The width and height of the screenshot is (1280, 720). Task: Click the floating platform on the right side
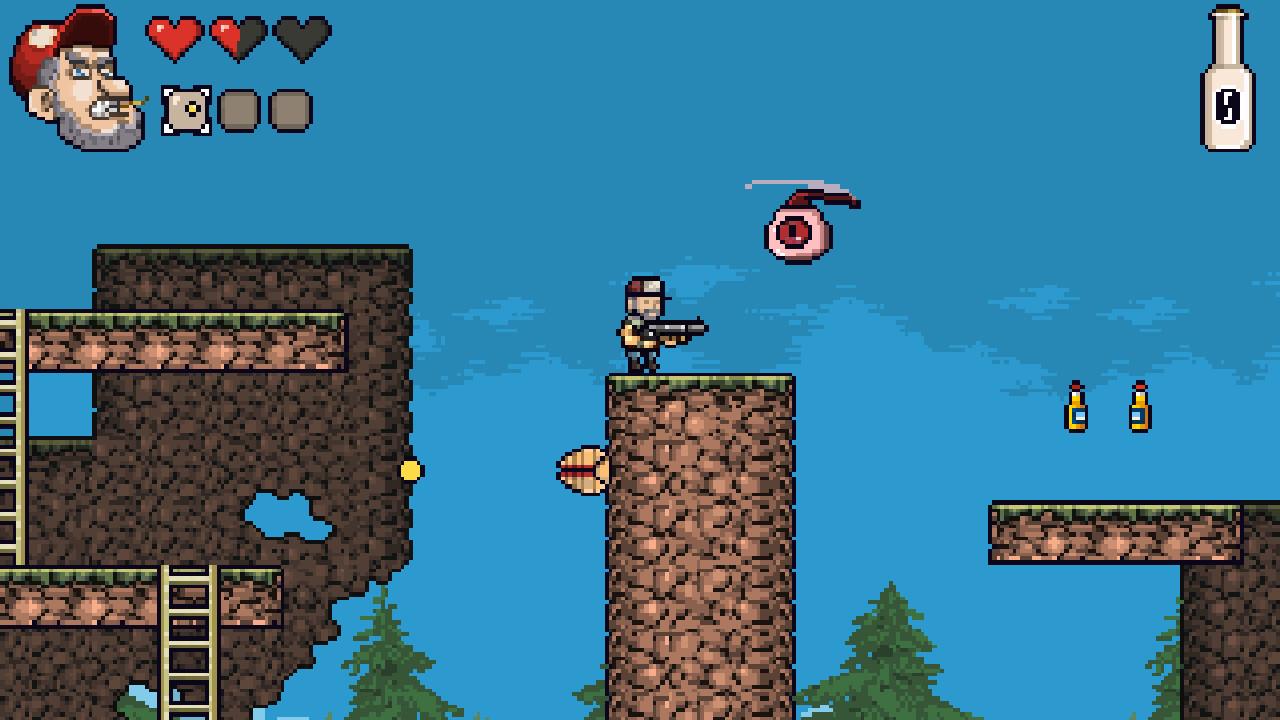coord(1090,530)
